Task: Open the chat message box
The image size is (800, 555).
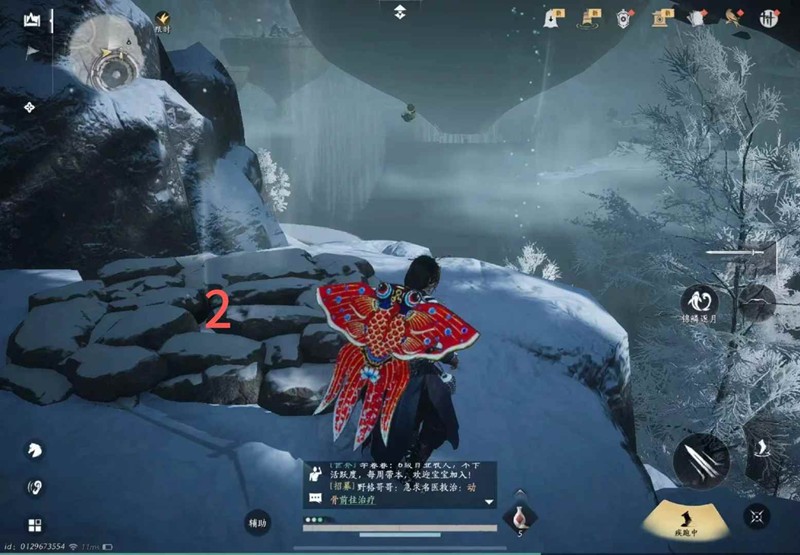Action: click(x=400, y=484)
